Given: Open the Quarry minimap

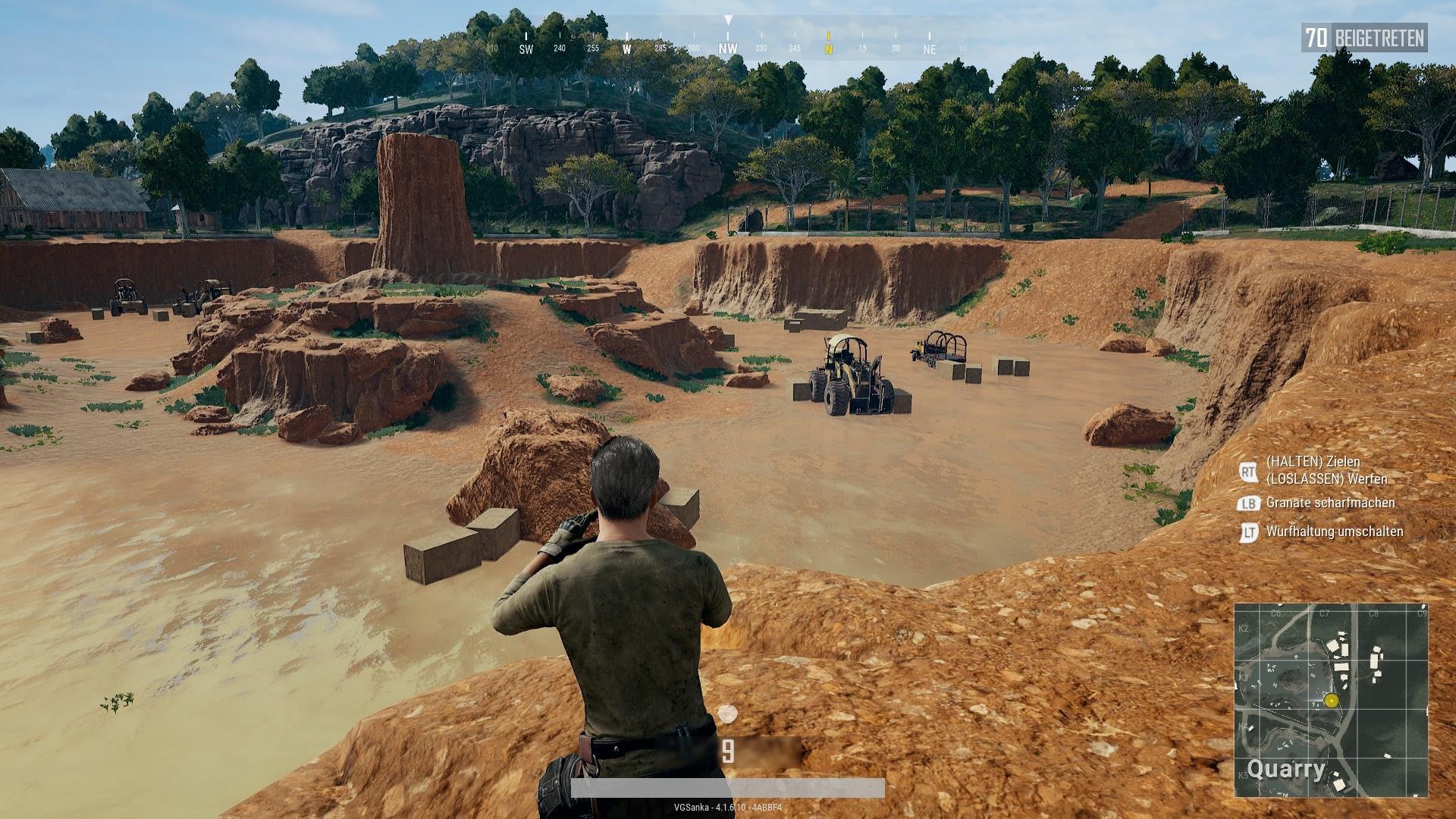Looking at the screenshot, I should coord(1331,699).
